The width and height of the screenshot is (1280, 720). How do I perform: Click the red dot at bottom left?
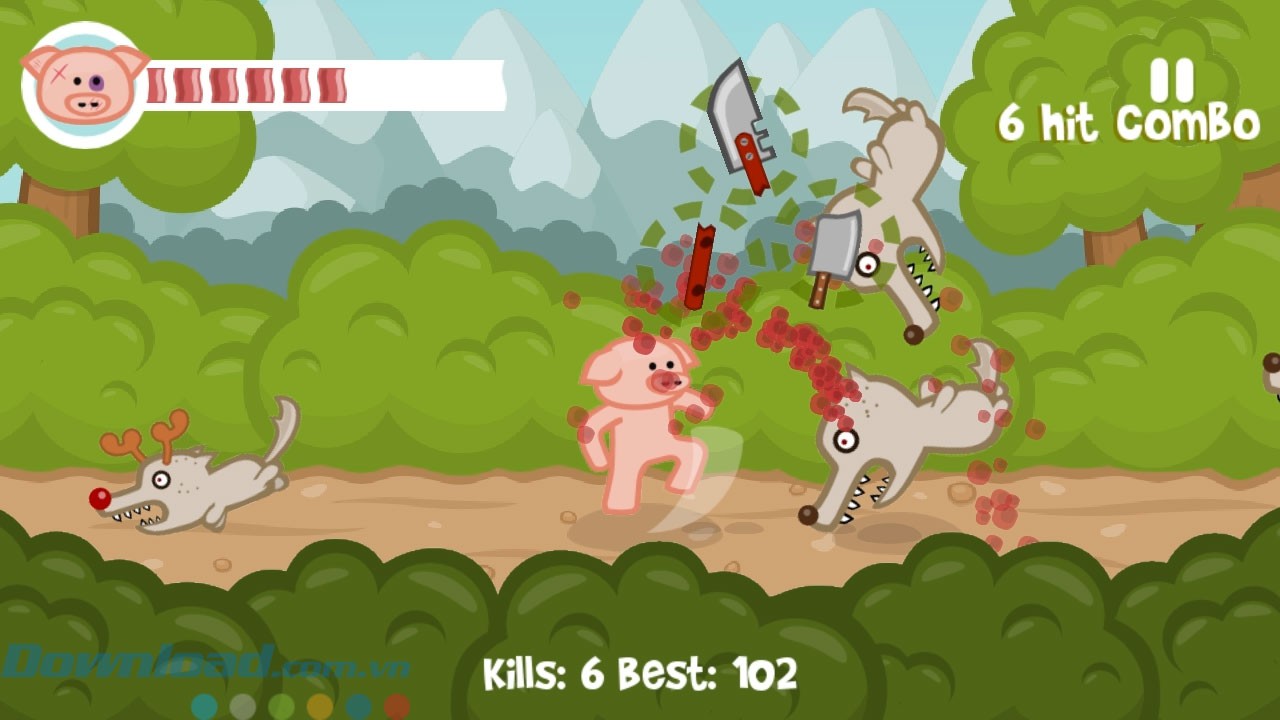pos(396,705)
